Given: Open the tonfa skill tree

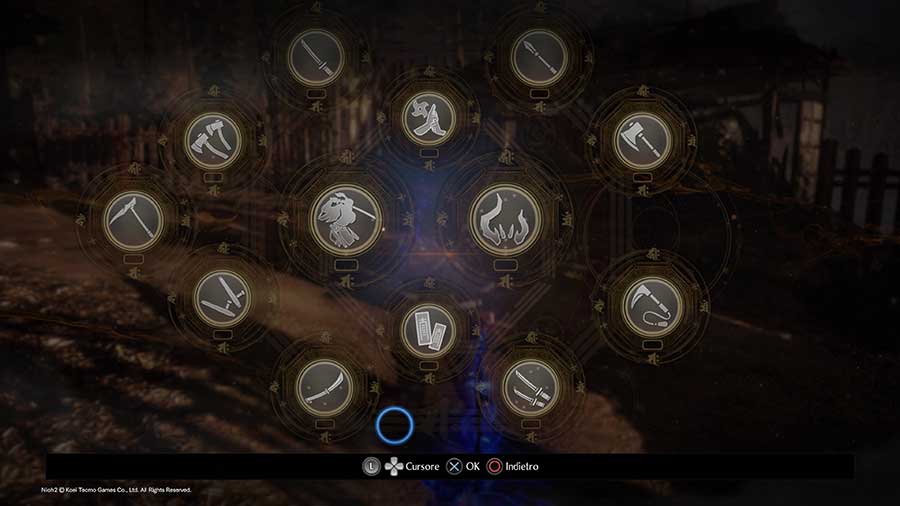Looking at the screenshot, I should [x=222, y=297].
